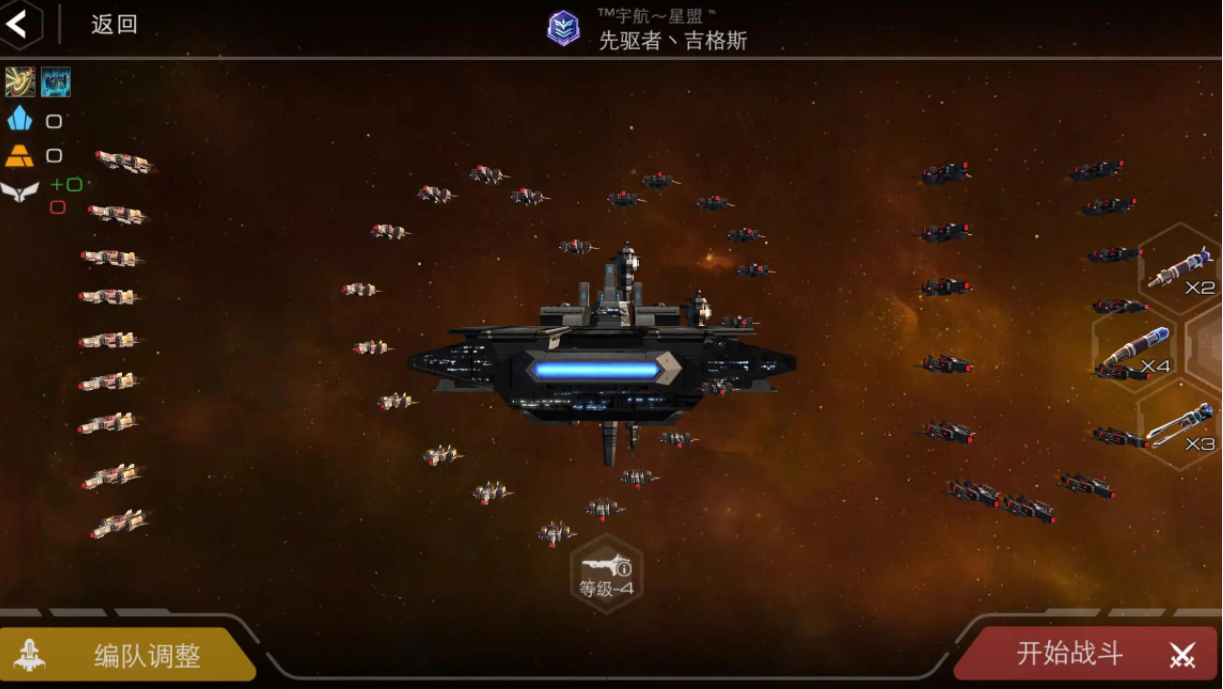Tap the 等级-4 weapon info hexagon
1223x689 pixels.
[x=606, y=574]
